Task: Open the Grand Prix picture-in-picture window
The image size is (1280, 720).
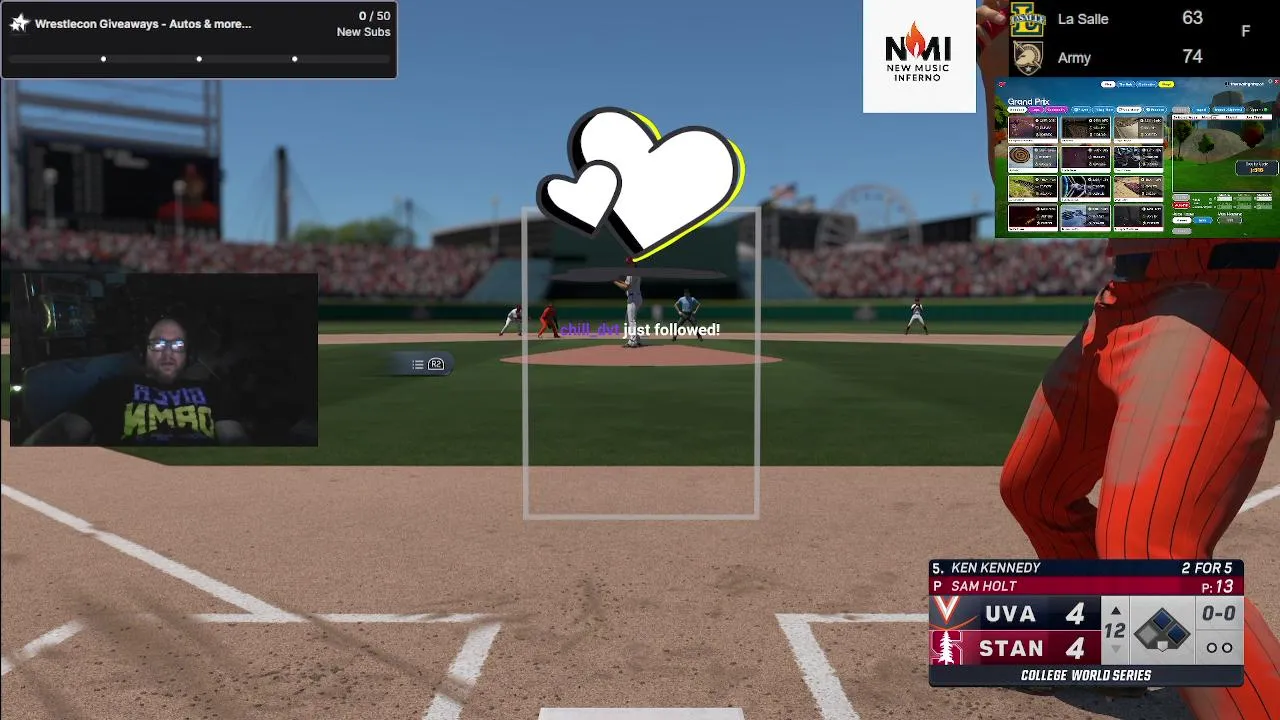Action: coord(1137,158)
